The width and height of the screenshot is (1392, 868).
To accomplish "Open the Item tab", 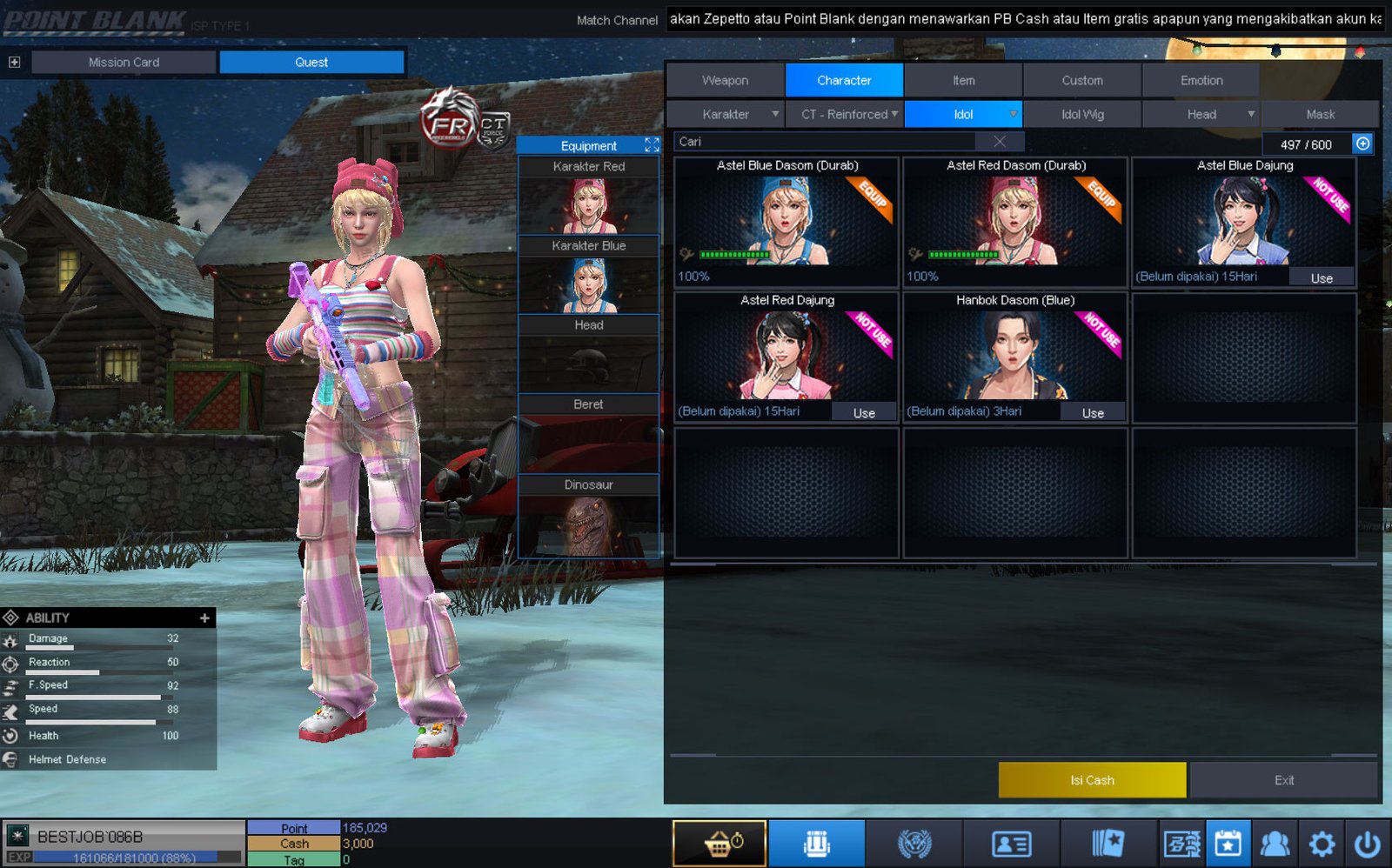I will [963, 80].
